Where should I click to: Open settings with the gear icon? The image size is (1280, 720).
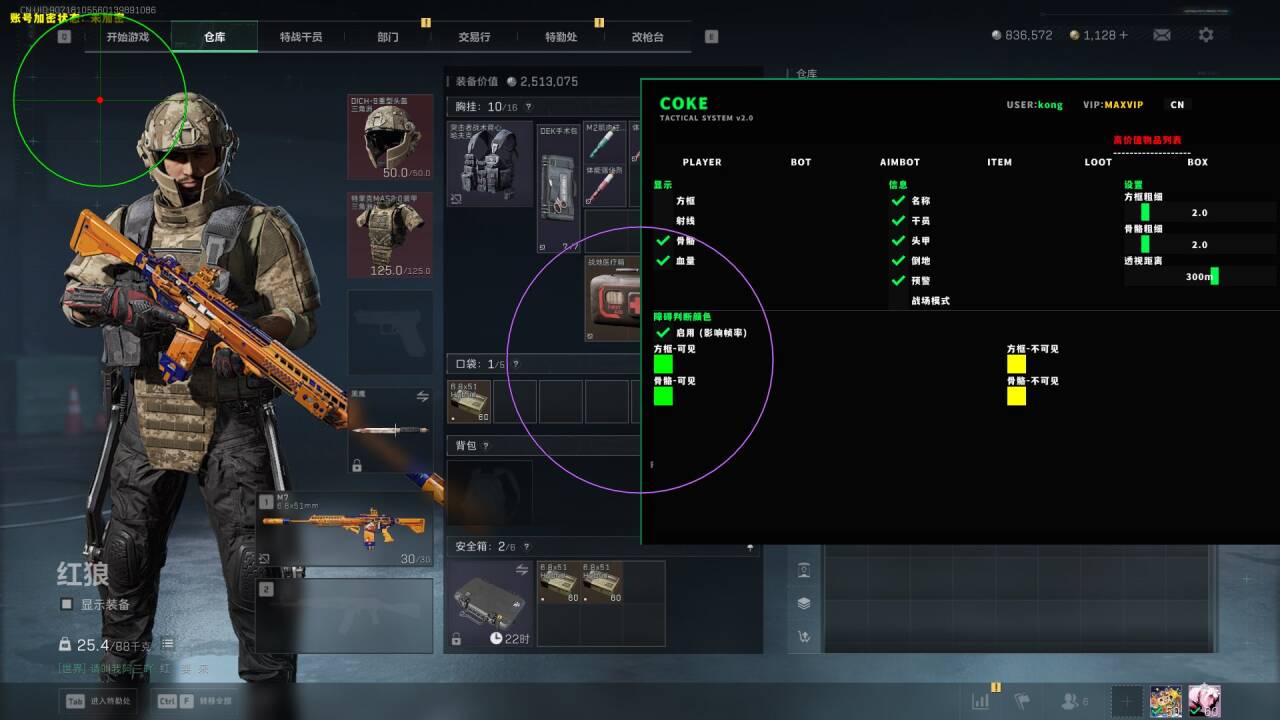click(1206, 35)
